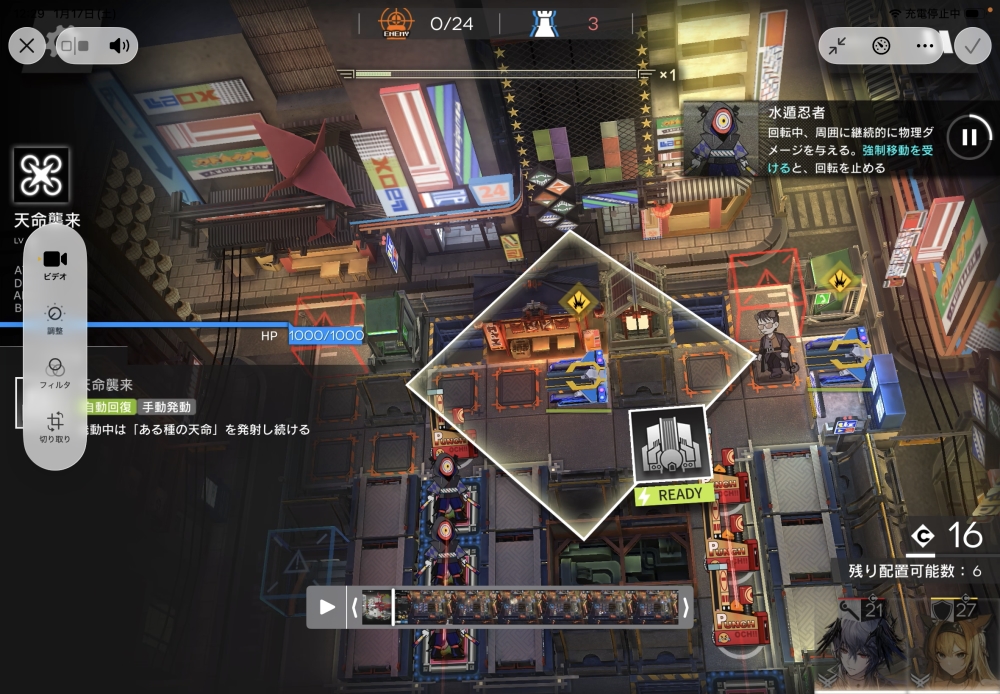Play the video from the editor timeline

[x=326, y=607]
